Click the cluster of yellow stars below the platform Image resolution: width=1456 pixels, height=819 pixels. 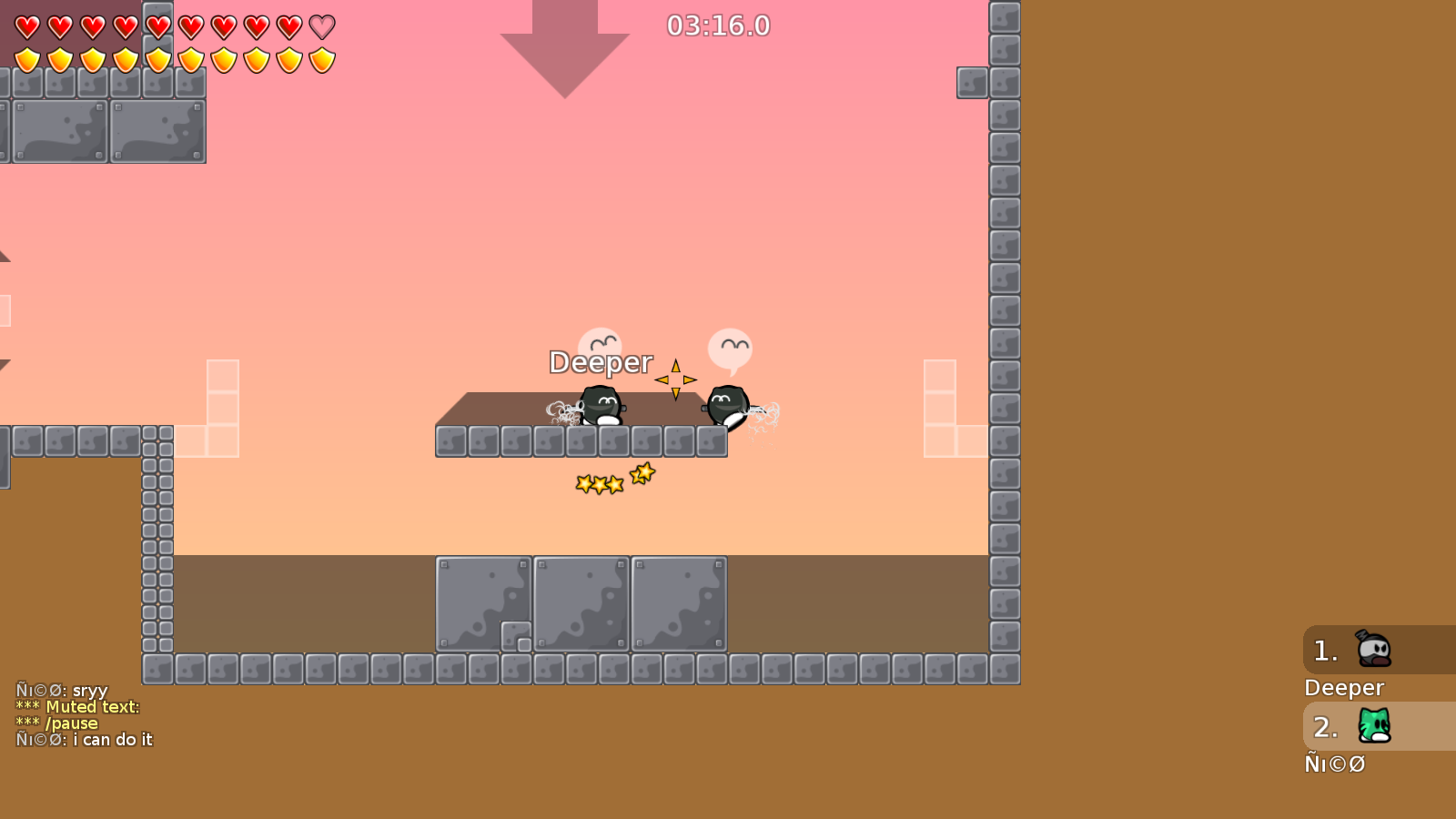[610, 478]
